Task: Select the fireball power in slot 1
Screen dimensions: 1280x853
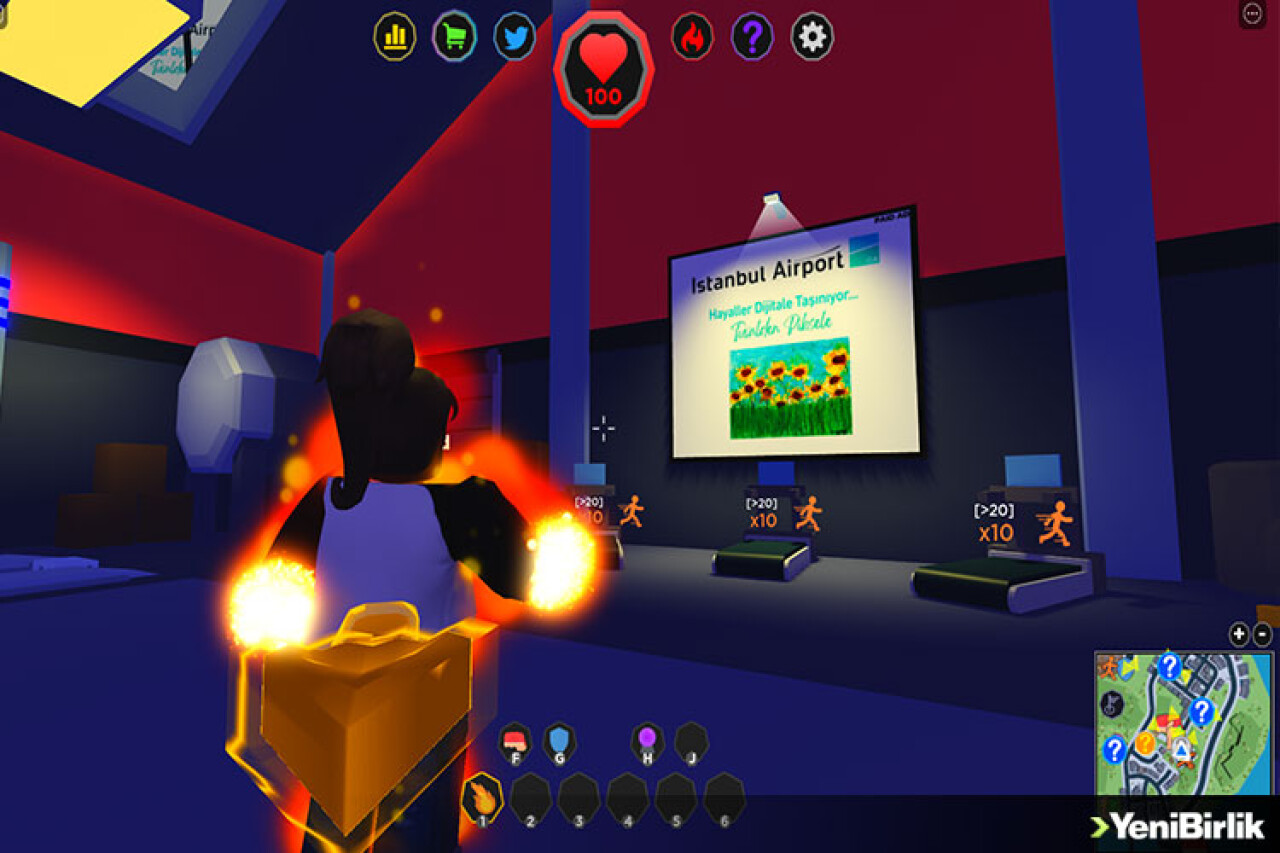Action: pos(482,800)
